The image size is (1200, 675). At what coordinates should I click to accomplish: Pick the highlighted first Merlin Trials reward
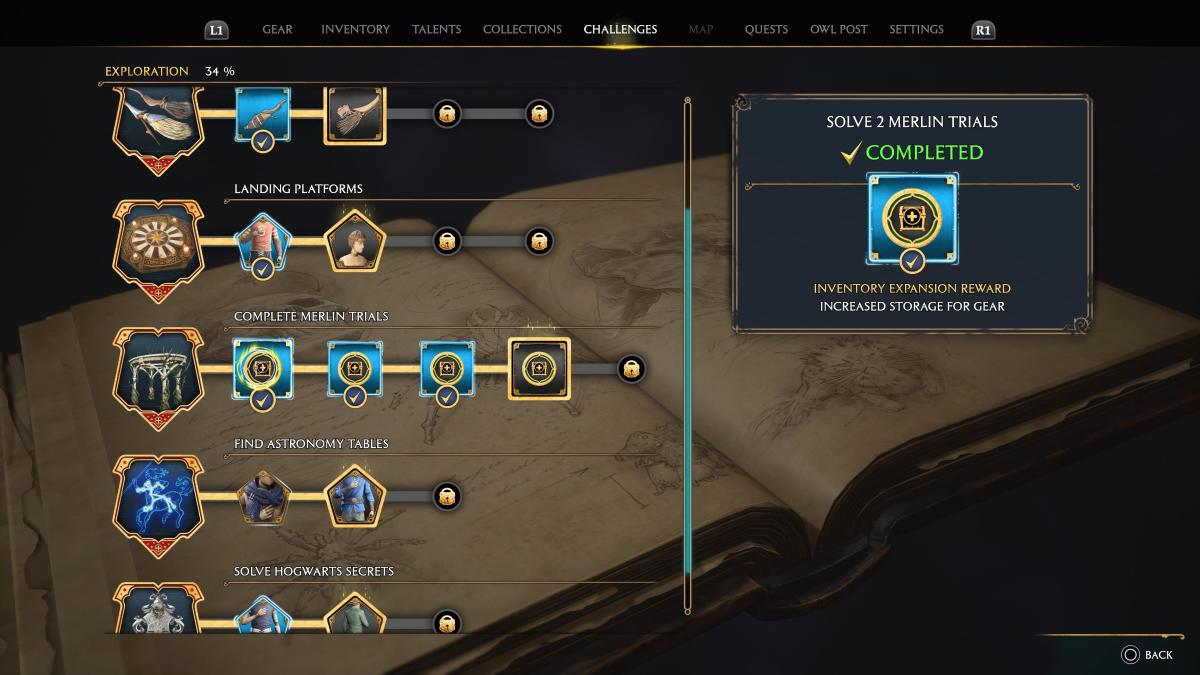point(263,368)
